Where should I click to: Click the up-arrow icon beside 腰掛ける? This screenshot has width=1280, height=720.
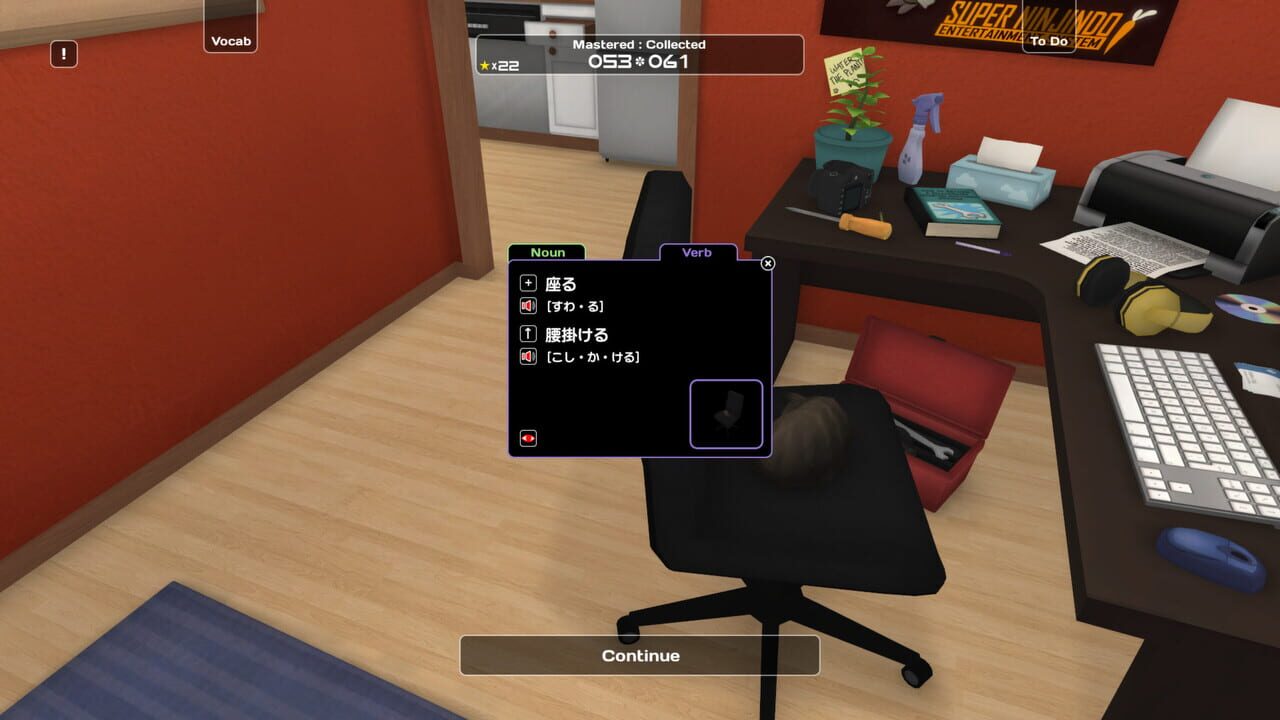coord(528,335)
